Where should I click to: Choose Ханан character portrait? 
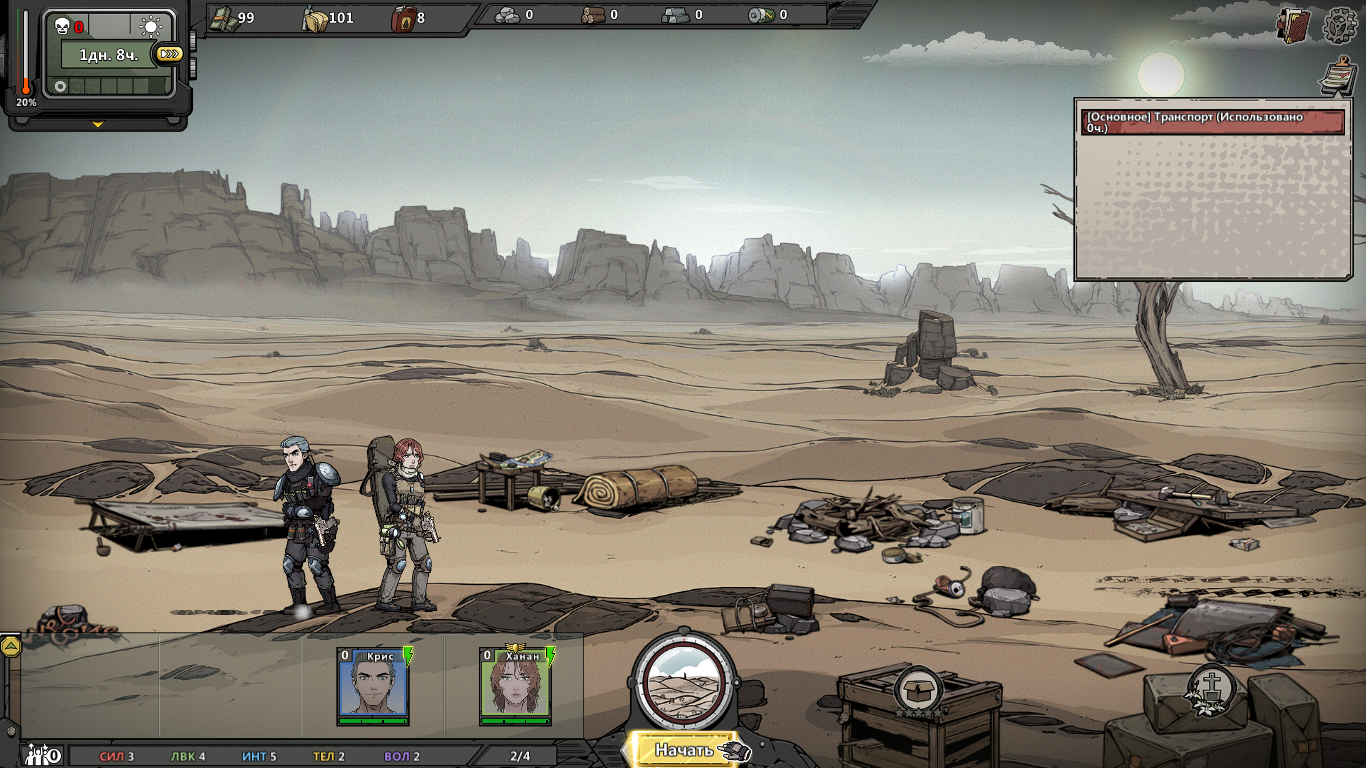point(516,686)
